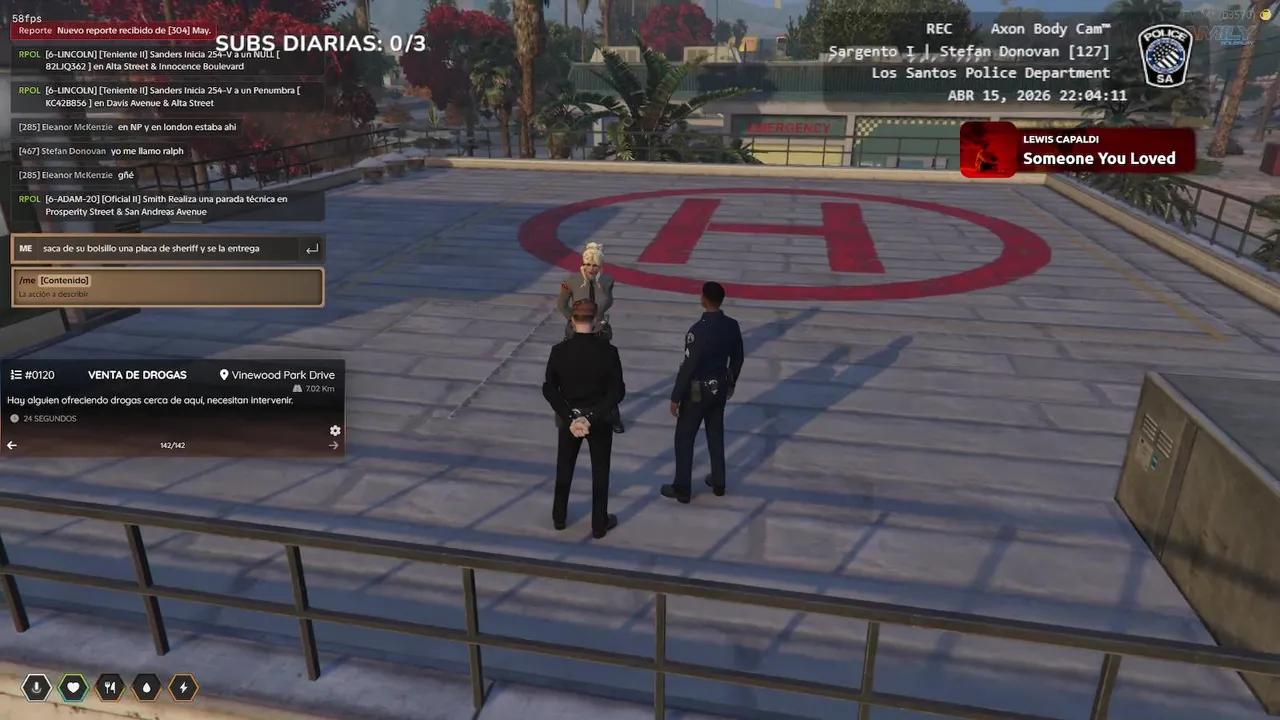Click the /me action input field
The image size is (1280, 720).
coord(167,287)
